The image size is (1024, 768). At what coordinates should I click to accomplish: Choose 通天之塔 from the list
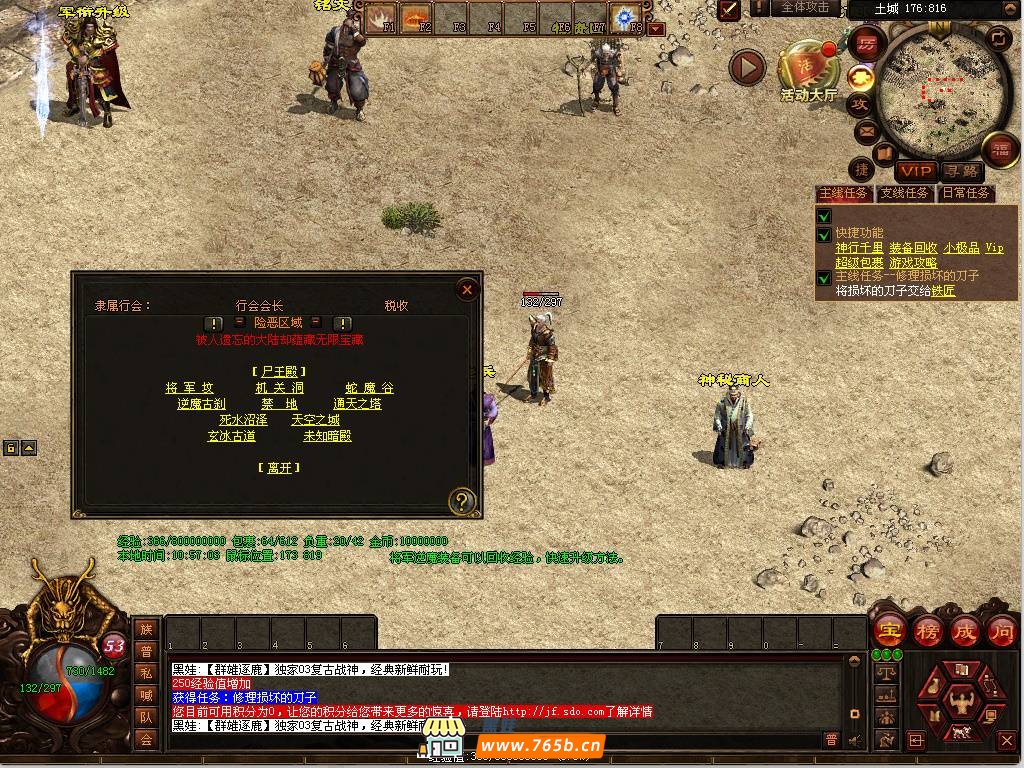coord(357,404)
